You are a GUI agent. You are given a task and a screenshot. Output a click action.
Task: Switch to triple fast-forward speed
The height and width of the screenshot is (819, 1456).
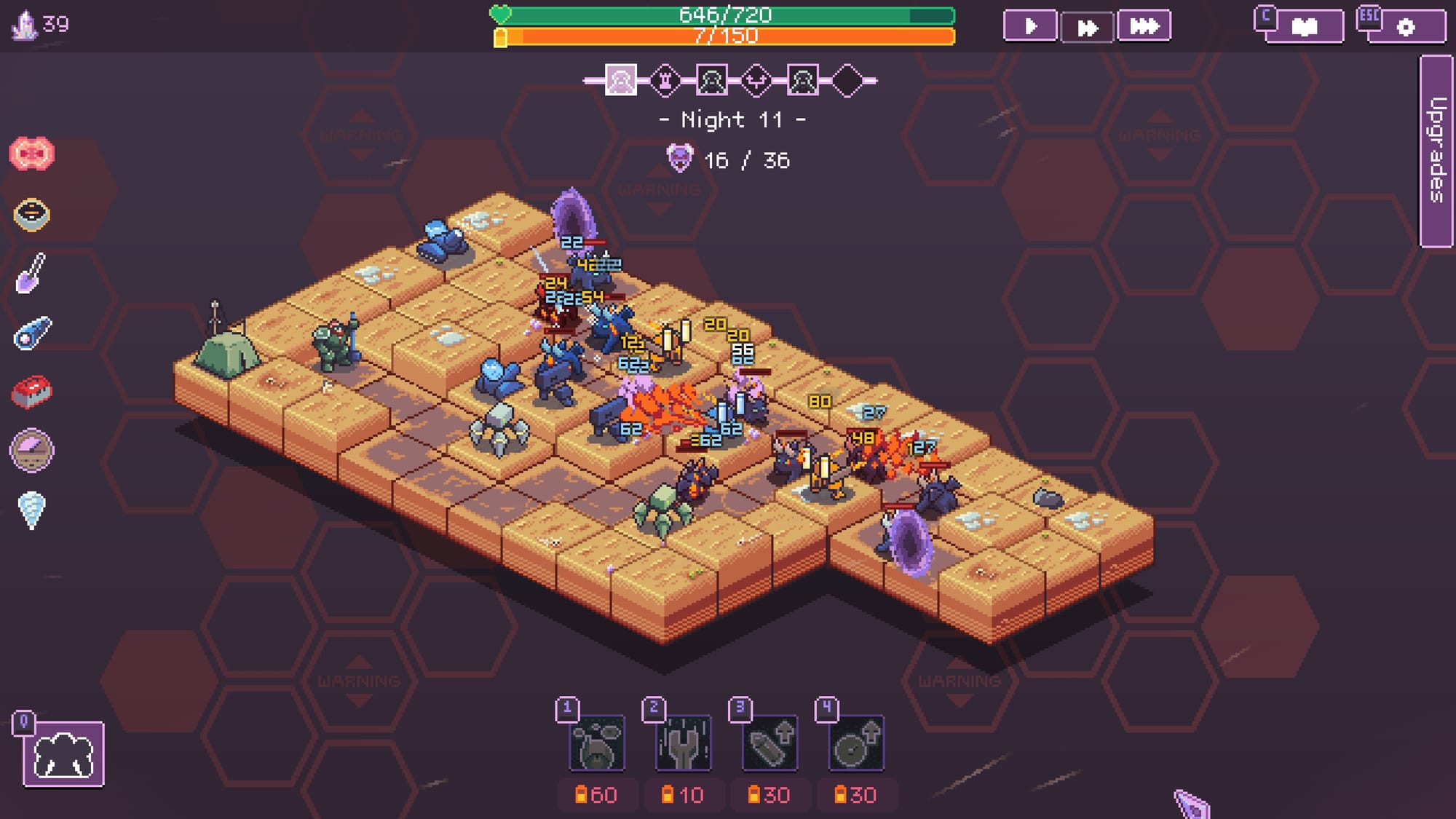[1144, 27]
